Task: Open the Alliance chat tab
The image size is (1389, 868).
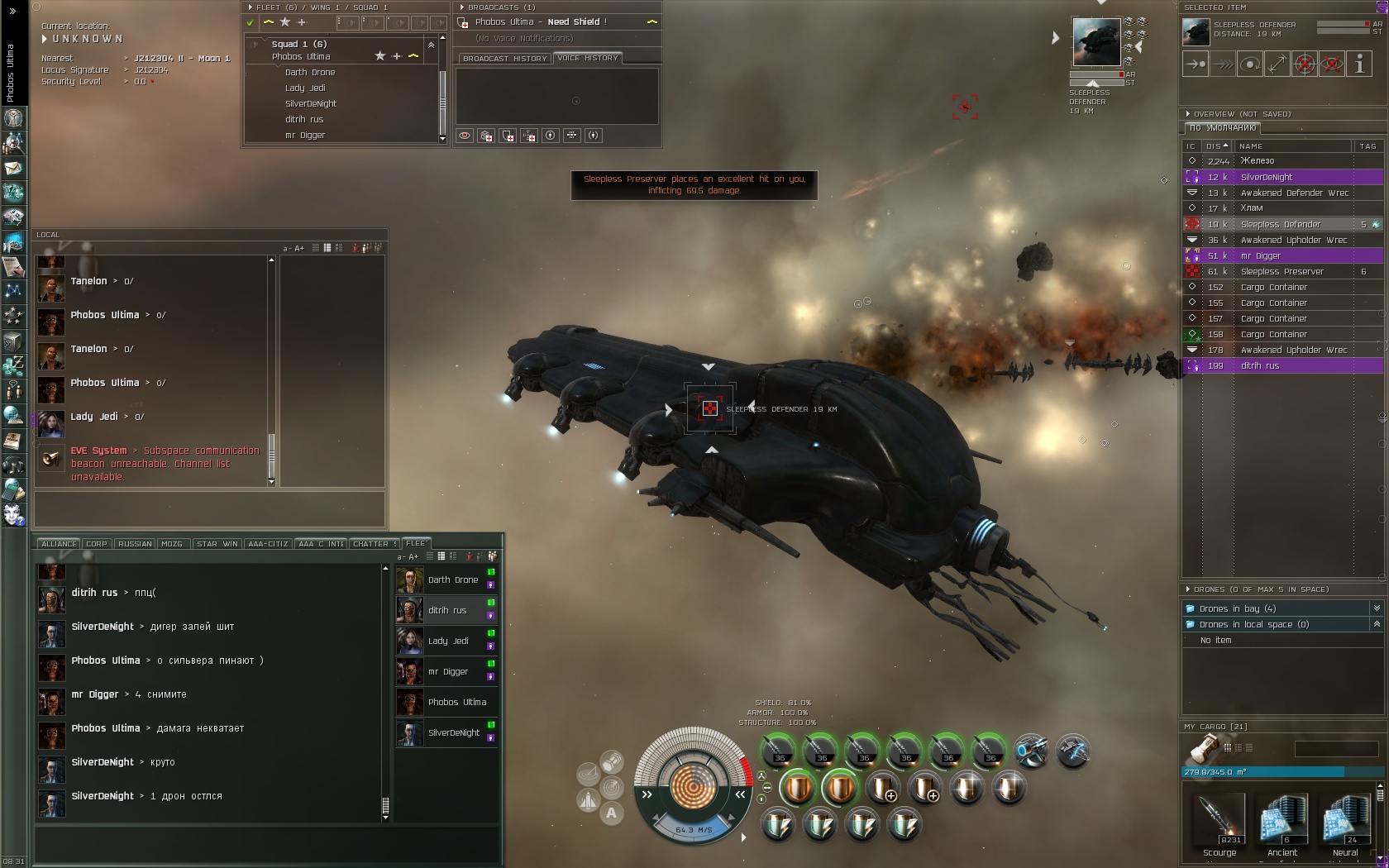Action: pos(59,544)
